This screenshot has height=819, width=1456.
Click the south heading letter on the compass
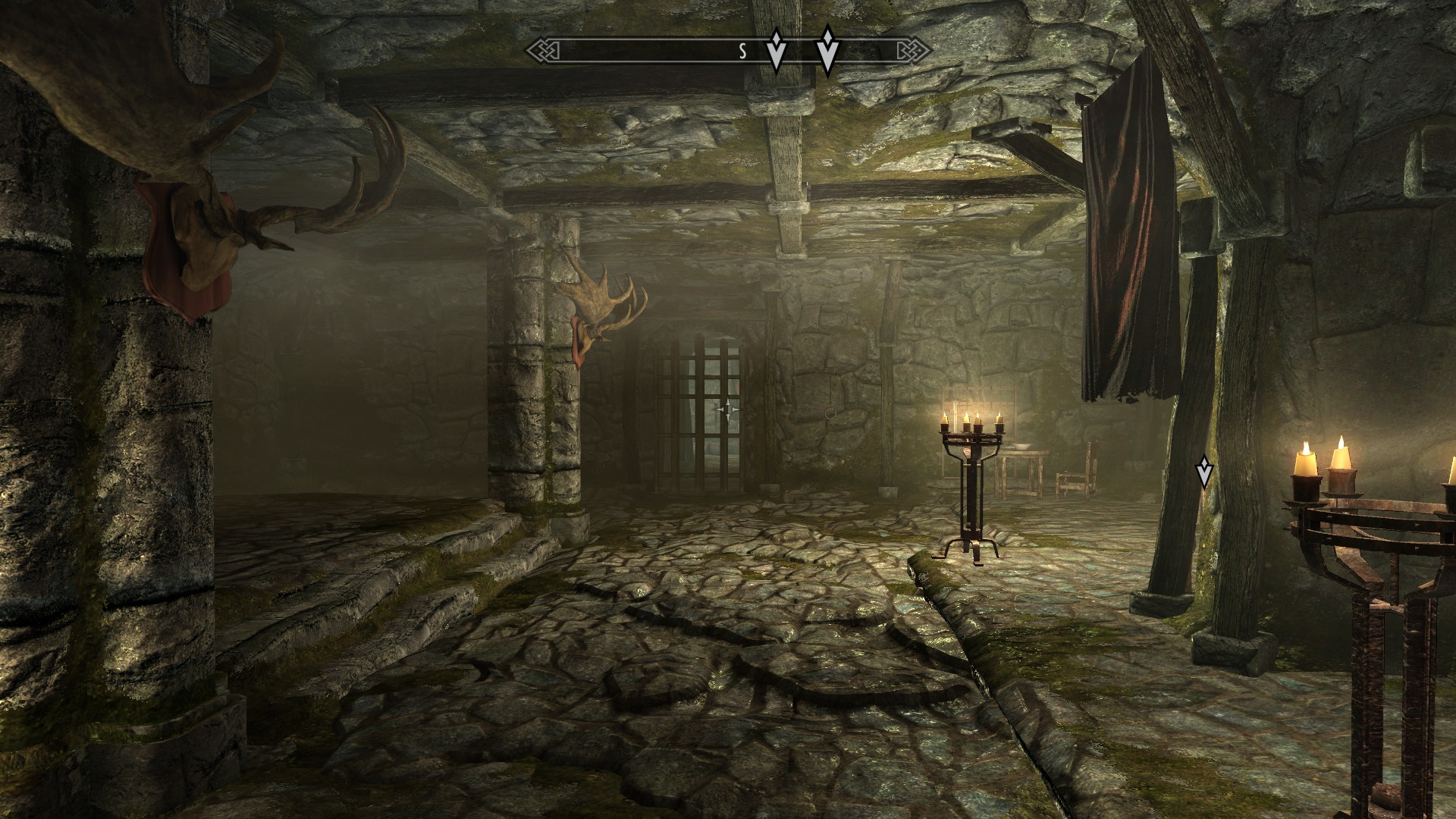(x=743, y=52)
